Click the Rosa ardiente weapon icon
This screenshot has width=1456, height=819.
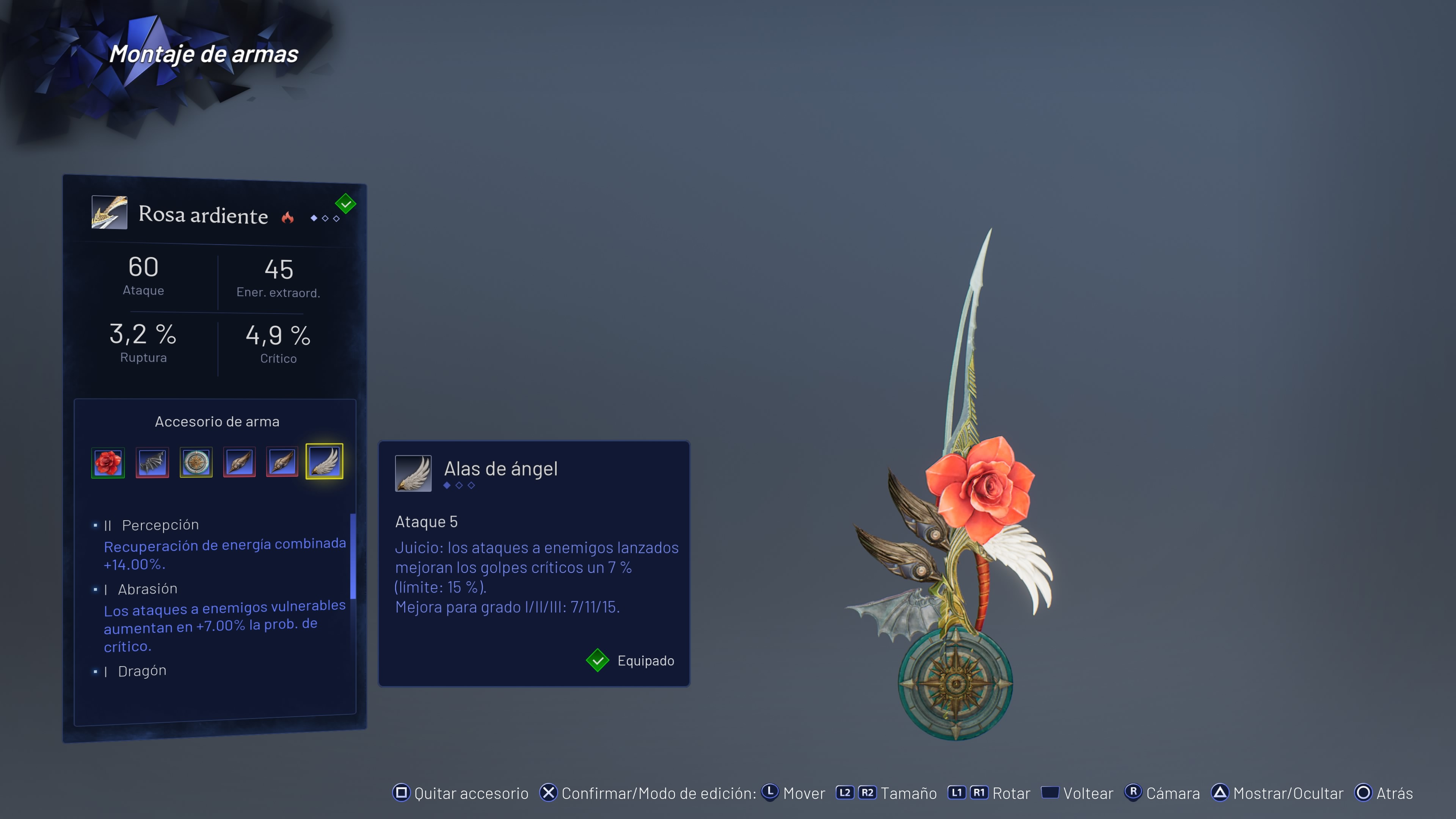point(109,212)
